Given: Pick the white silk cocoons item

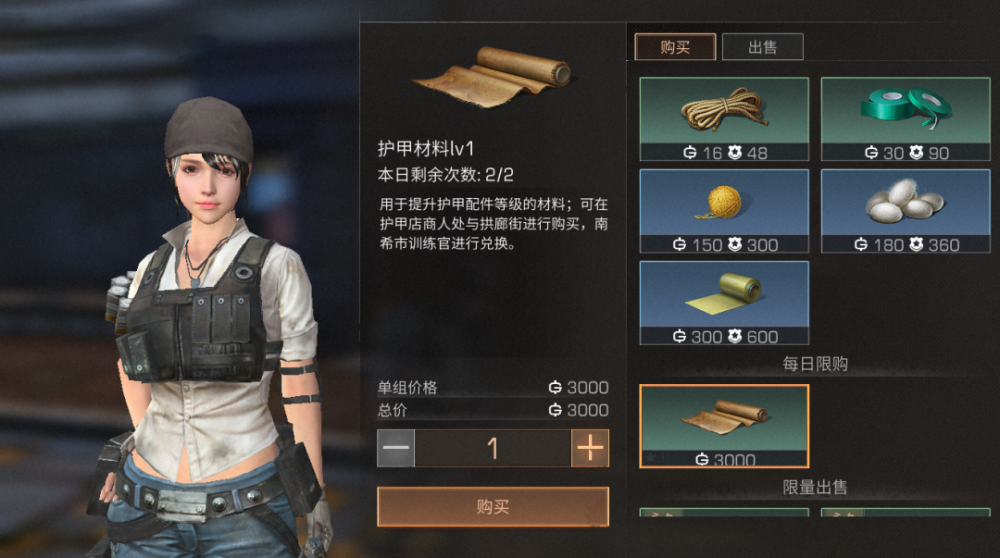Looking at the screenshot, I should pos(905,210).
